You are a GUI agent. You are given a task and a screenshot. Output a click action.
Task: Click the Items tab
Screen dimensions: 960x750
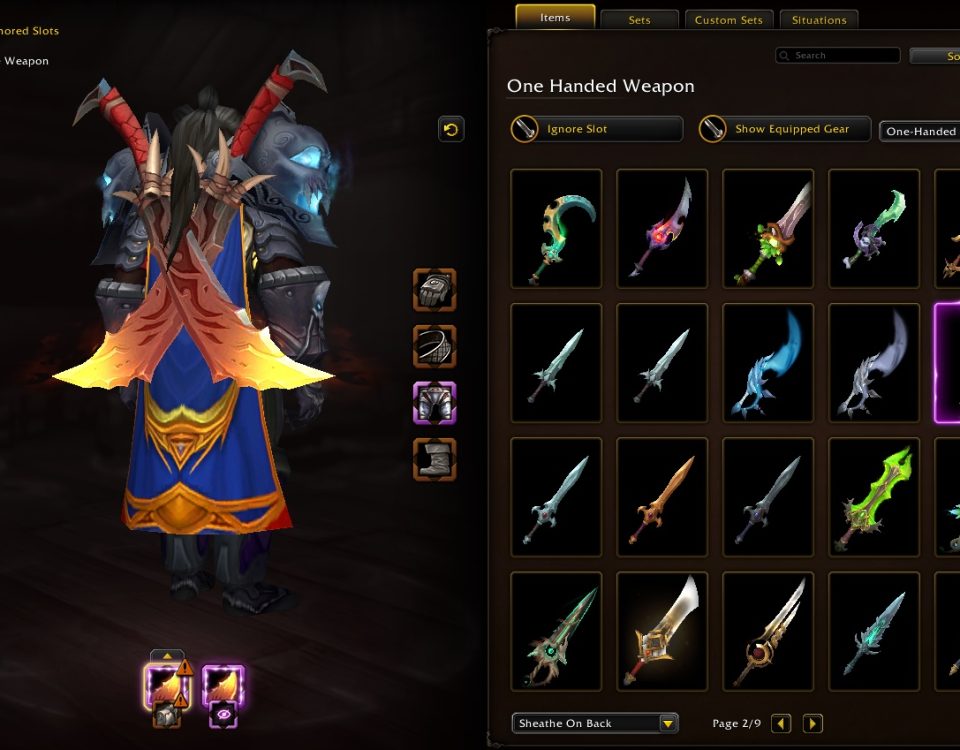click(x=555, y=18)
